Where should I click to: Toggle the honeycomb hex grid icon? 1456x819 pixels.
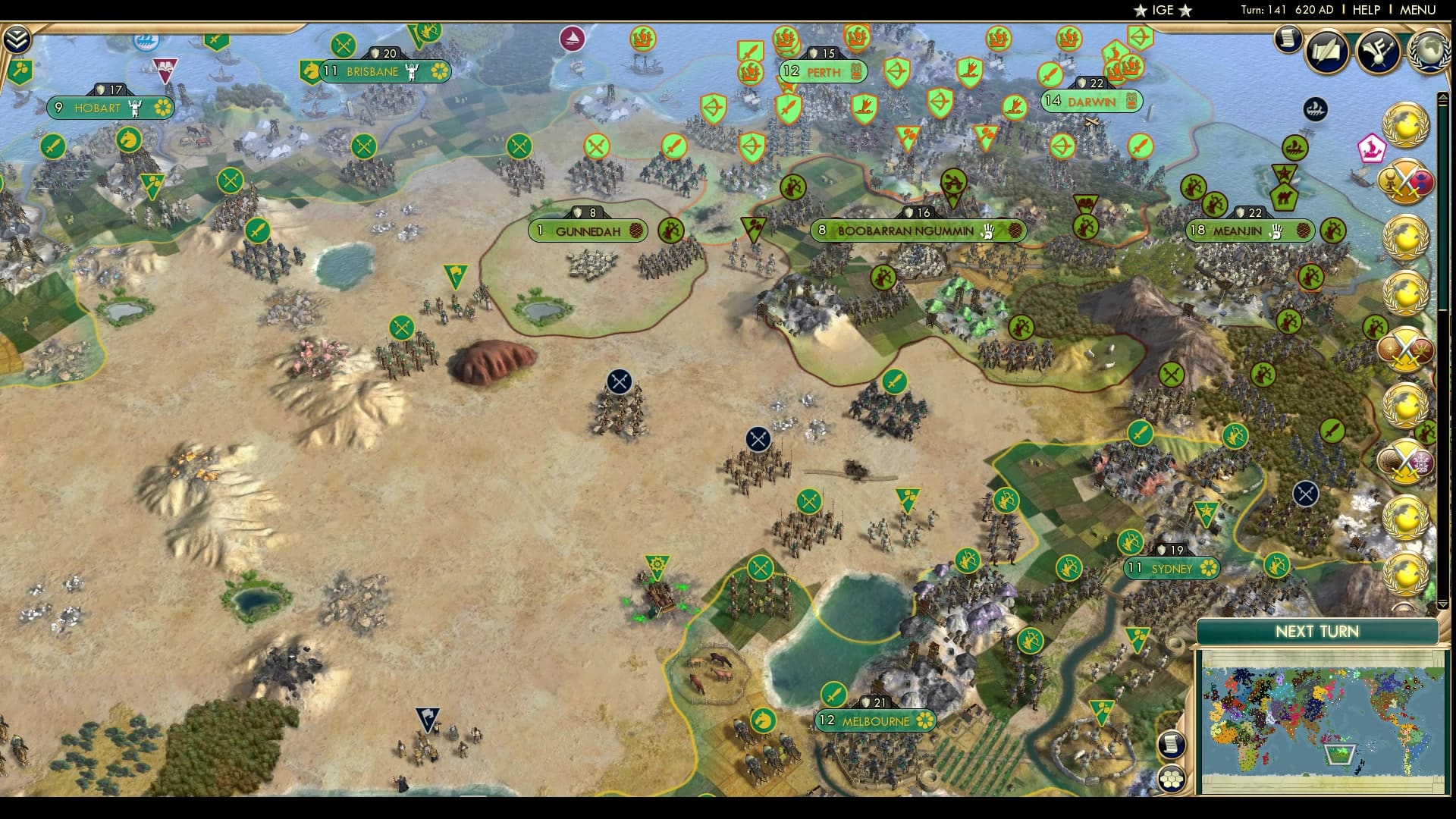coord(1172,779)
